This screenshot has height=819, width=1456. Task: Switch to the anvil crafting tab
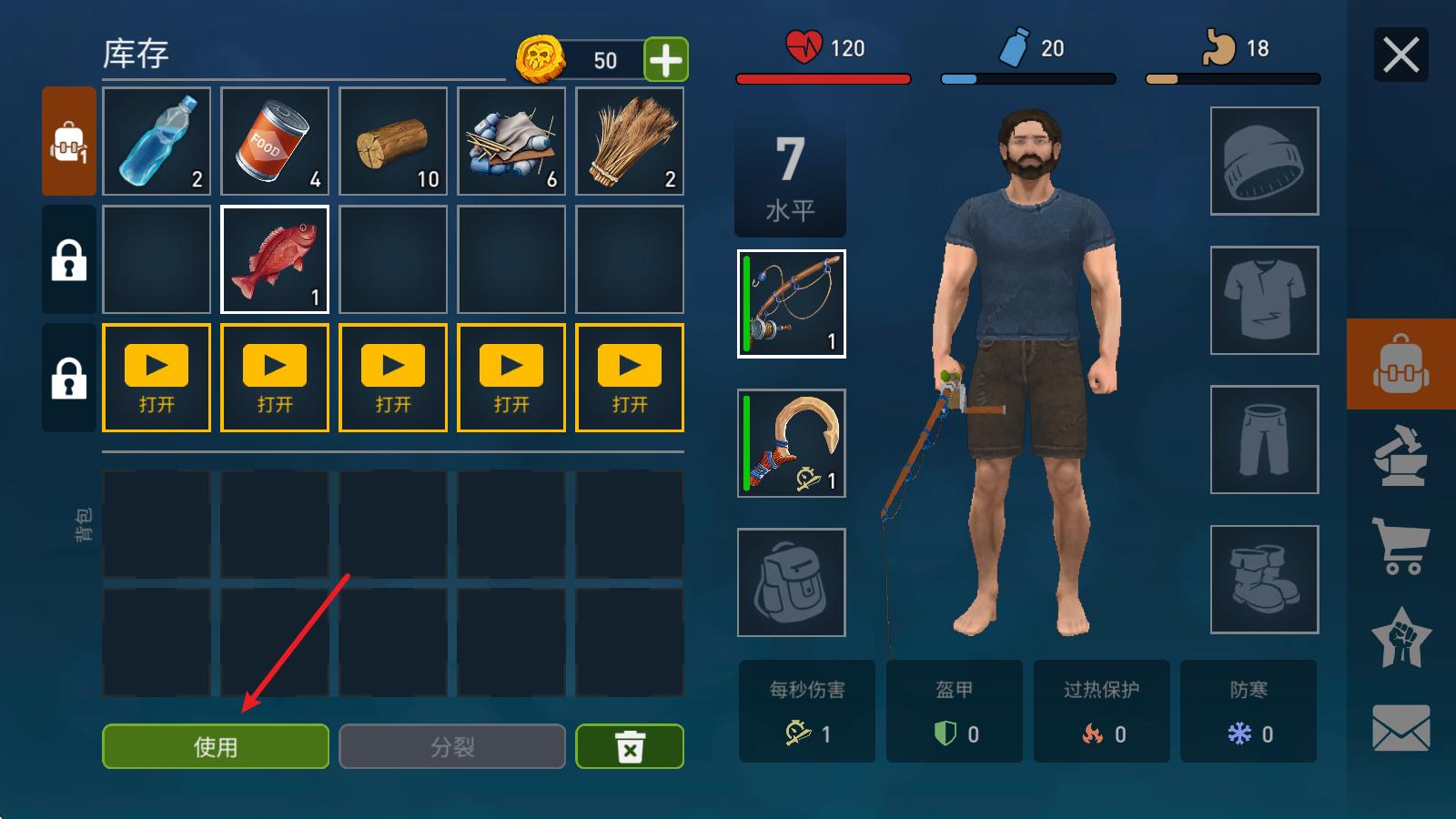[1401, 457]
